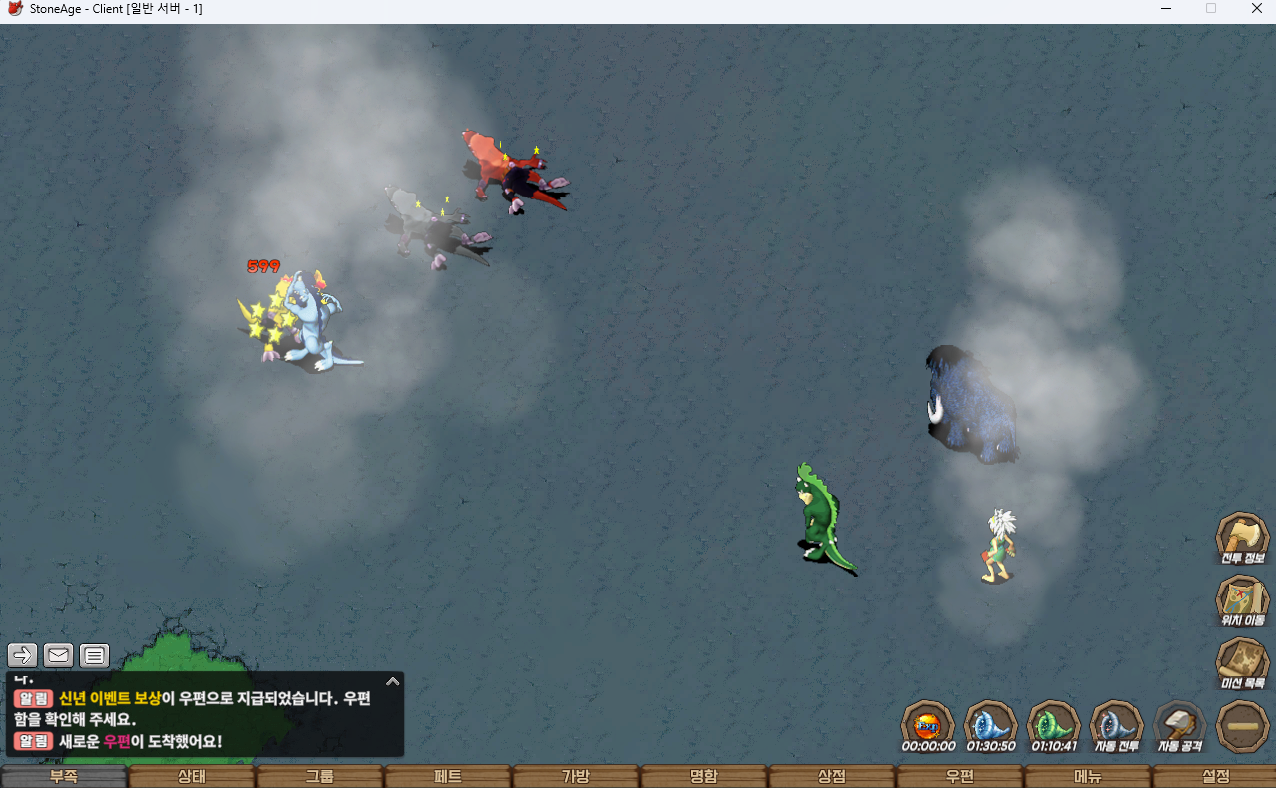Image resolution: width=1276 pixels, height=790 pixels.
Task: Show 전투 정보 battle info axe icon
Action: click(x=1242, y=537)
